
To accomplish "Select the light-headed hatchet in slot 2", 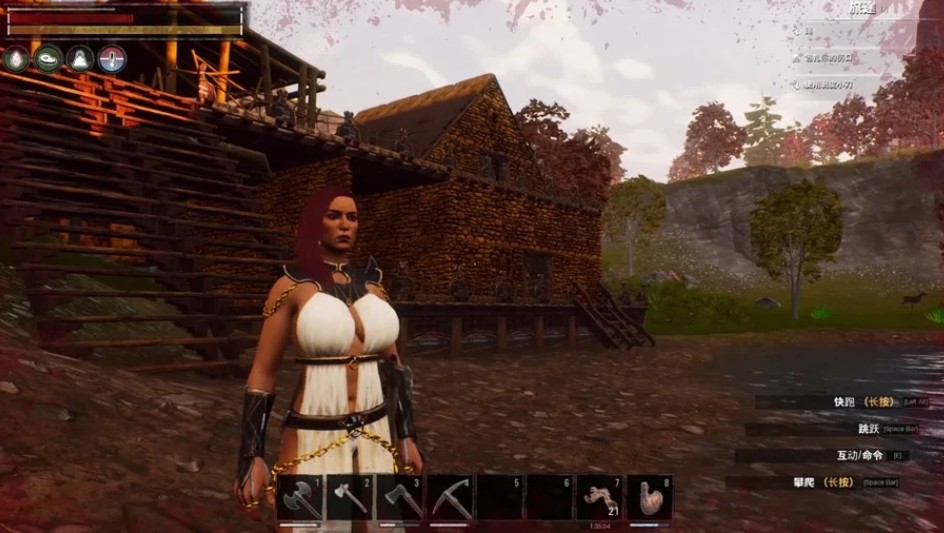I will 350,497.
